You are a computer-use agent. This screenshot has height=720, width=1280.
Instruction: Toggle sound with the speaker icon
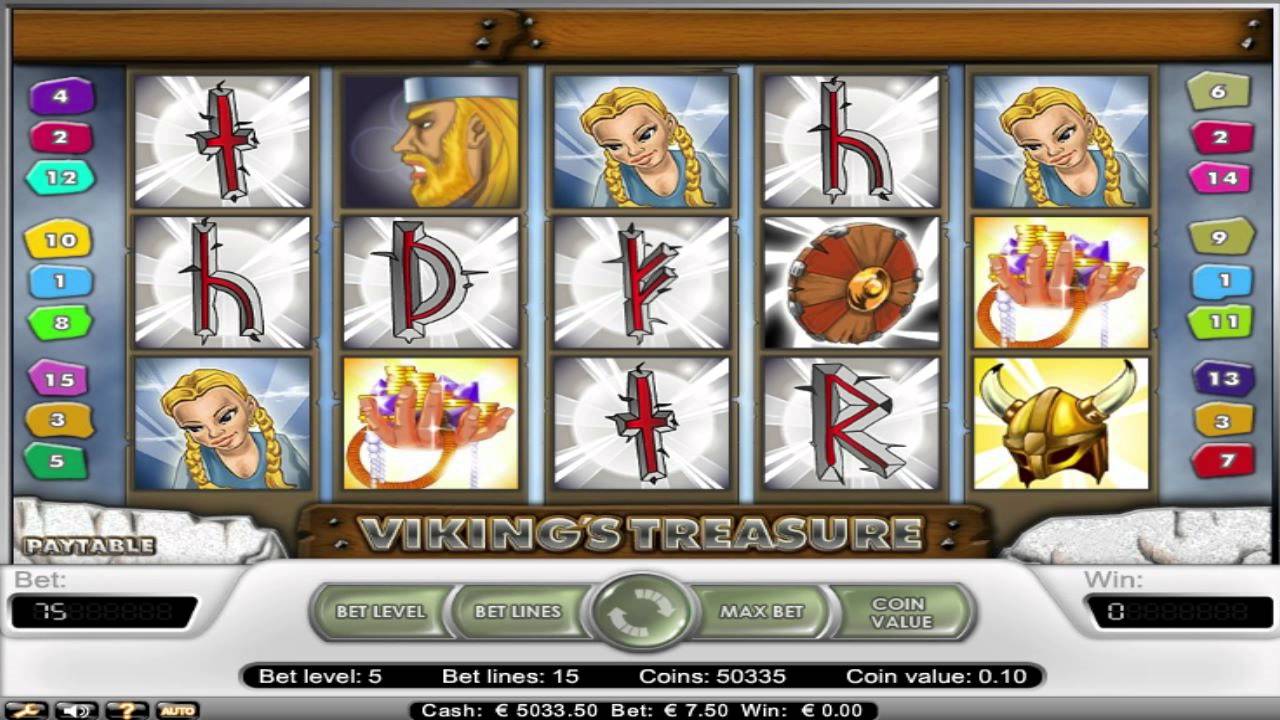76,710
